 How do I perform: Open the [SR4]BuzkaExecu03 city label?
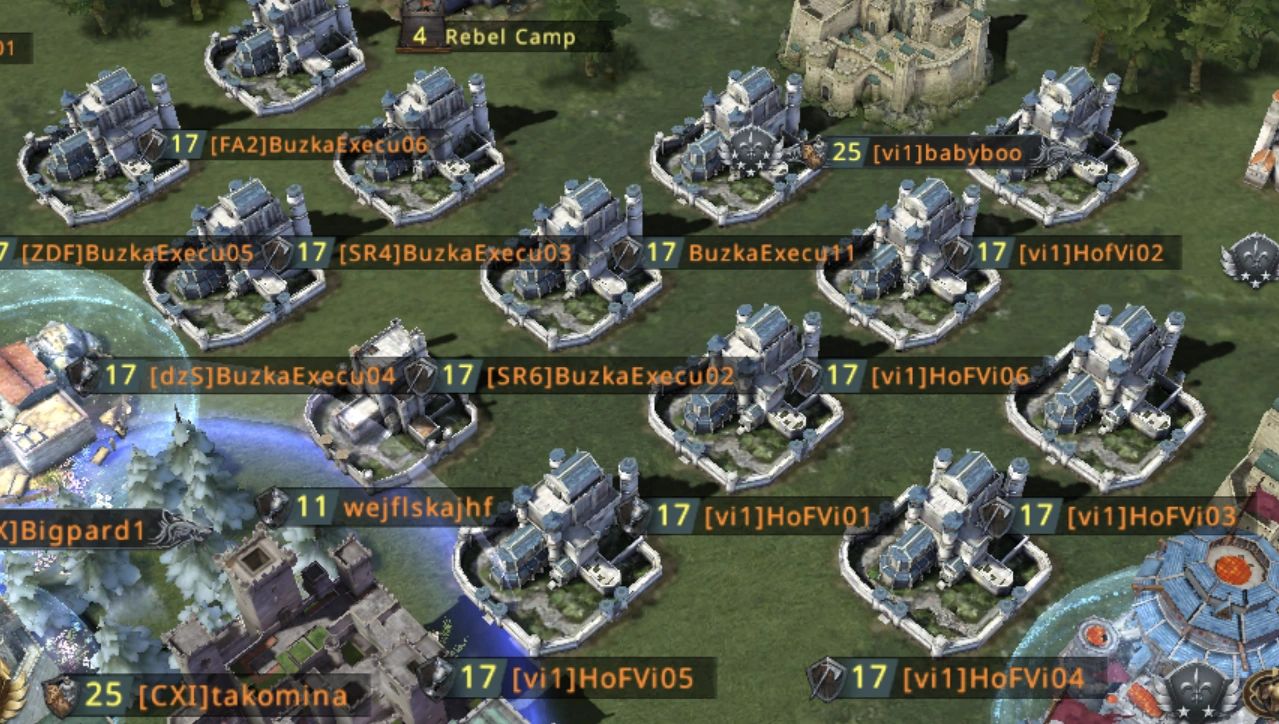(455, 253)
